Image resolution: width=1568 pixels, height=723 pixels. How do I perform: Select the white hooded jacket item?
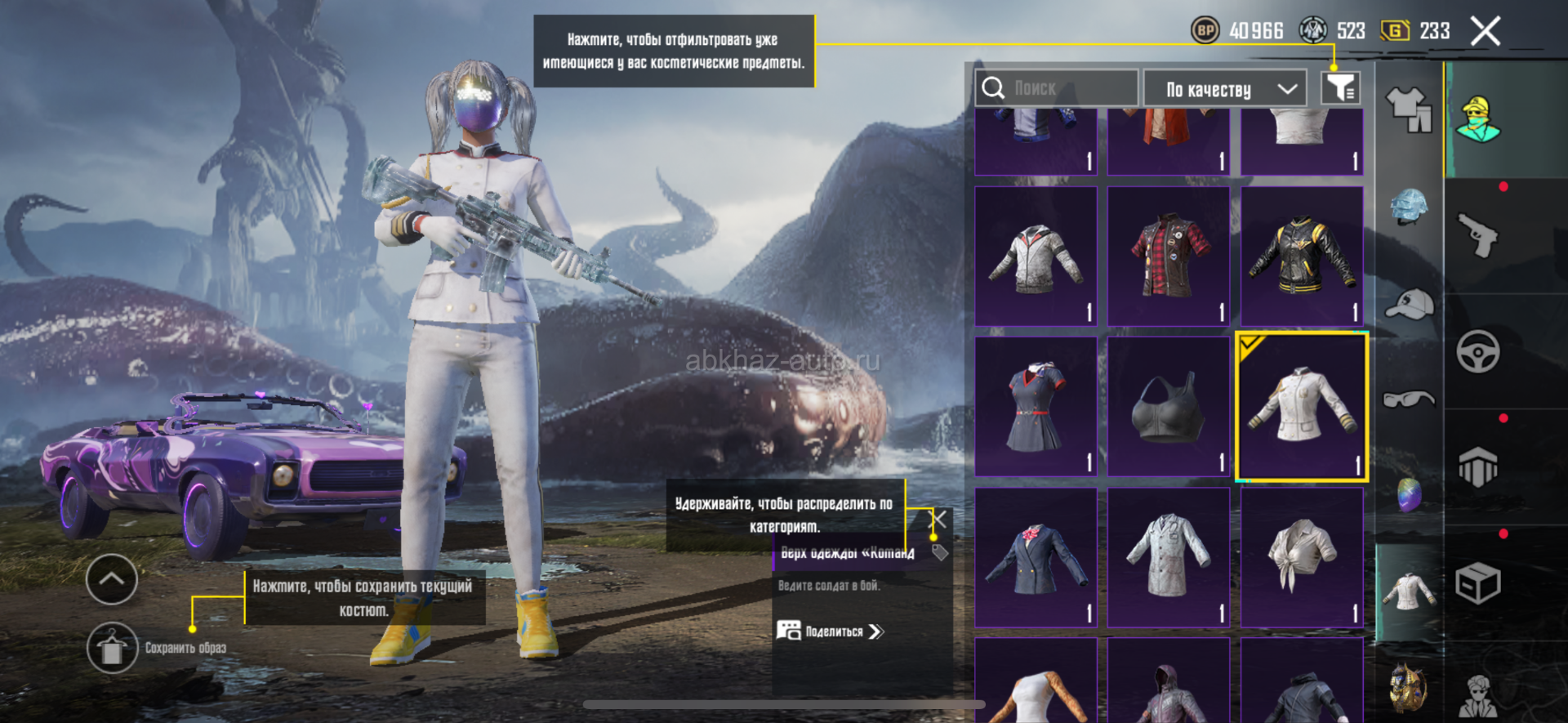coord(1036,257)
